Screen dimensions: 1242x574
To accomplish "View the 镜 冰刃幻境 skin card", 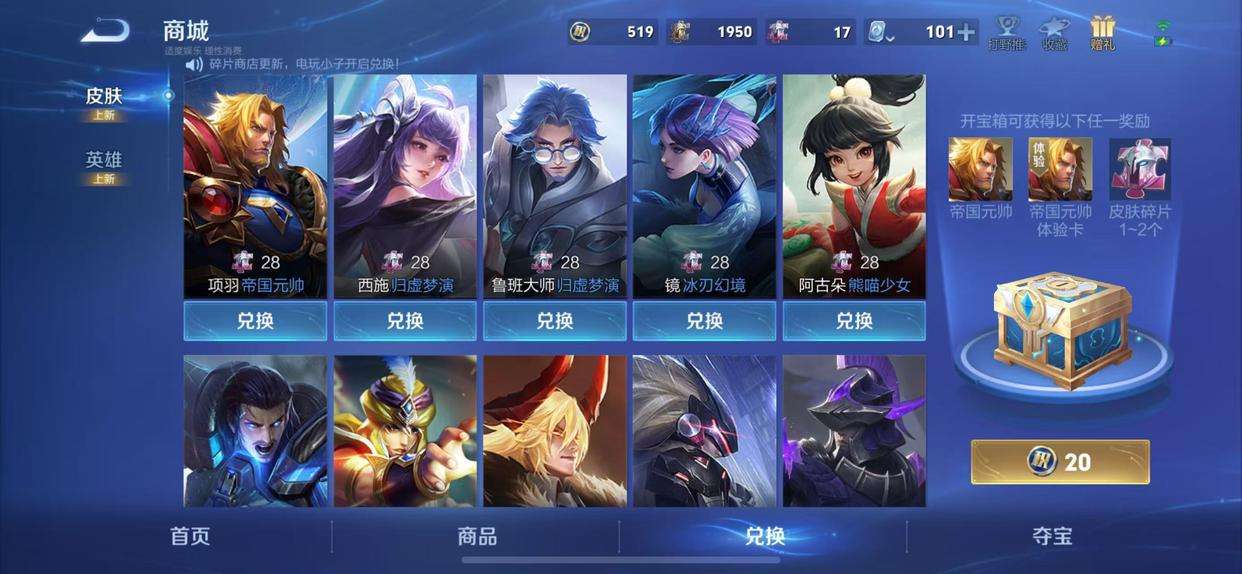I will [x=705, y=185].
